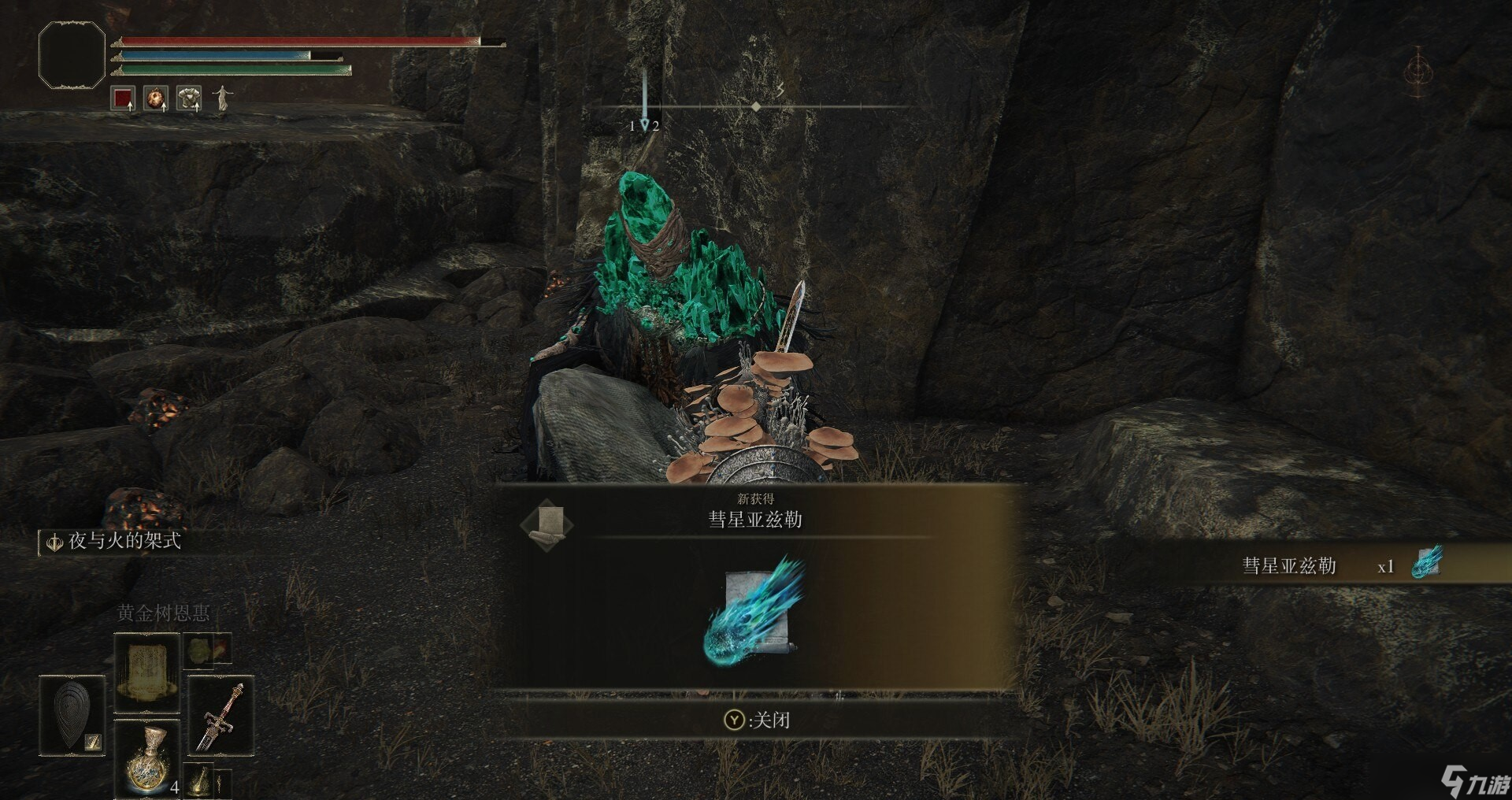Screen dimensions: 1512x800
Task: Use the golden flask quick item slot
Action: tap(147, 758)
